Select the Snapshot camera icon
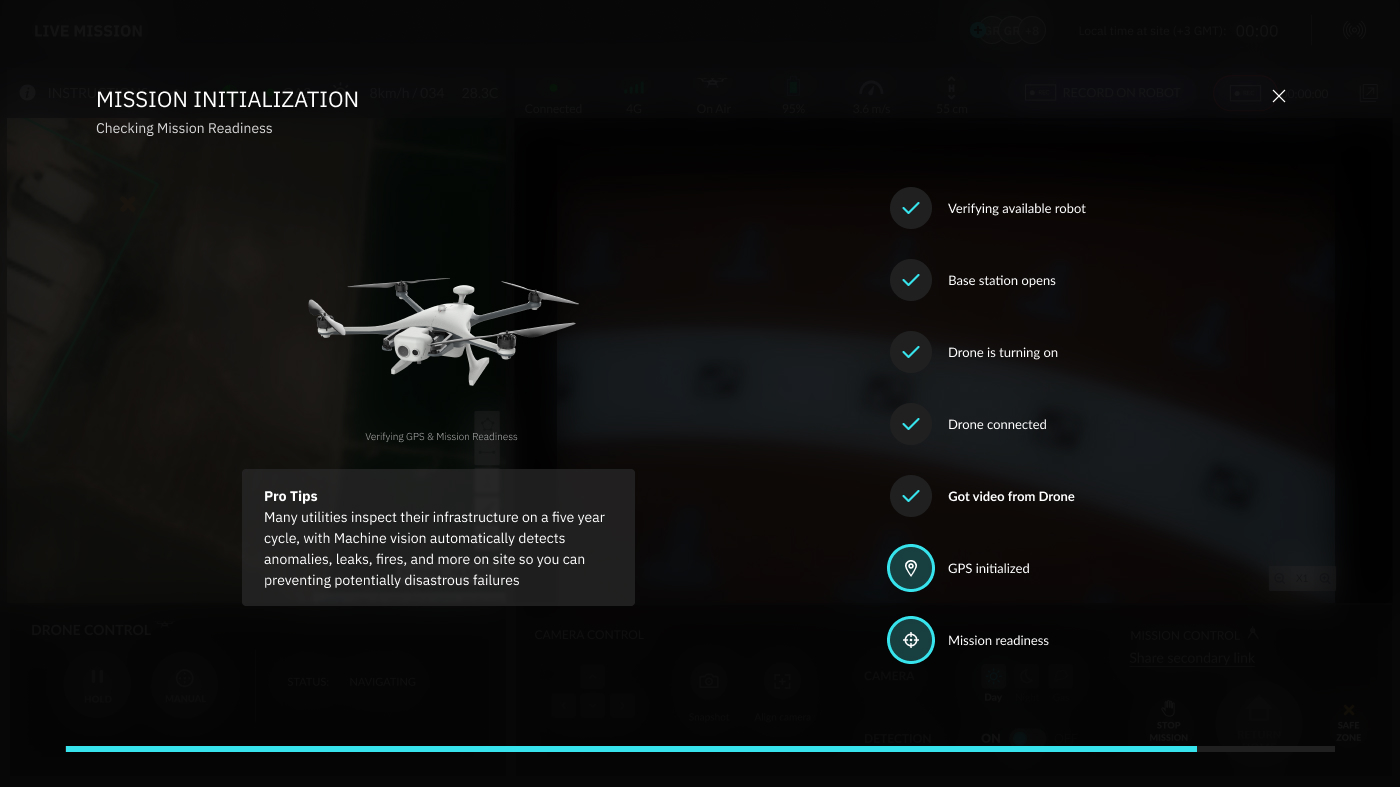The height and width of the screenshot is (787, 1400). tap(709, 679)
